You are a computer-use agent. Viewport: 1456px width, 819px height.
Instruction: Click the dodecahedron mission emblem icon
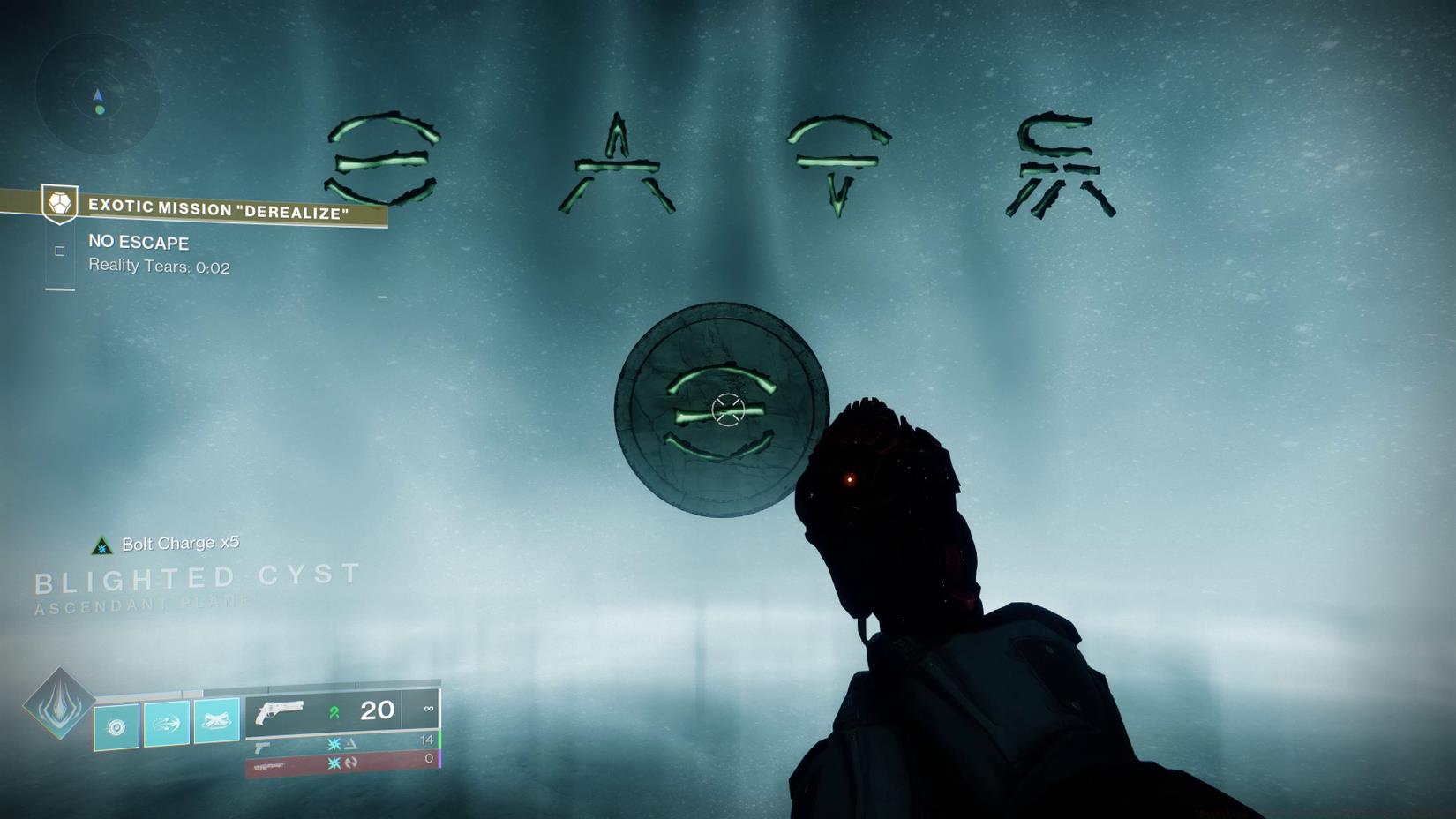pyautogui.click(x=58, y=204)
